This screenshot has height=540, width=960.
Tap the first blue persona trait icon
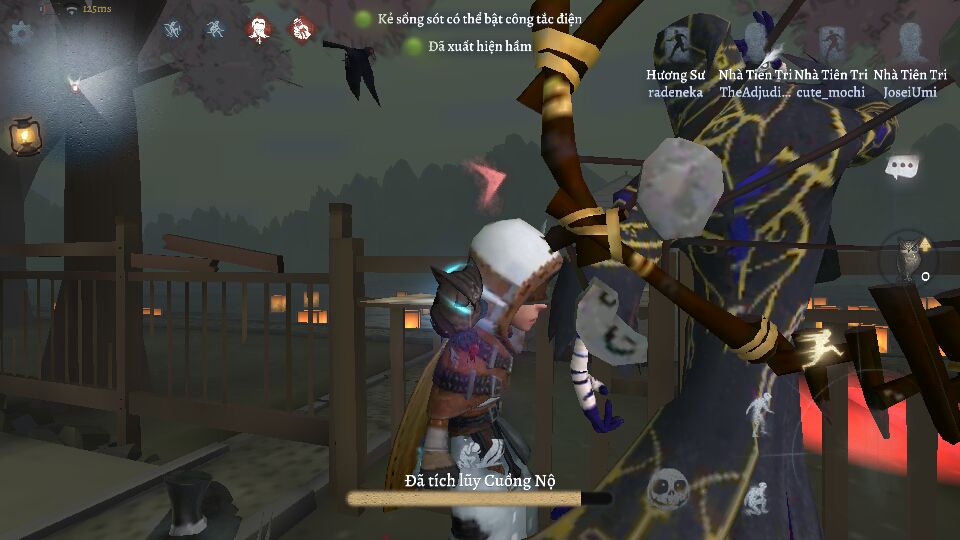coord(174,29)
